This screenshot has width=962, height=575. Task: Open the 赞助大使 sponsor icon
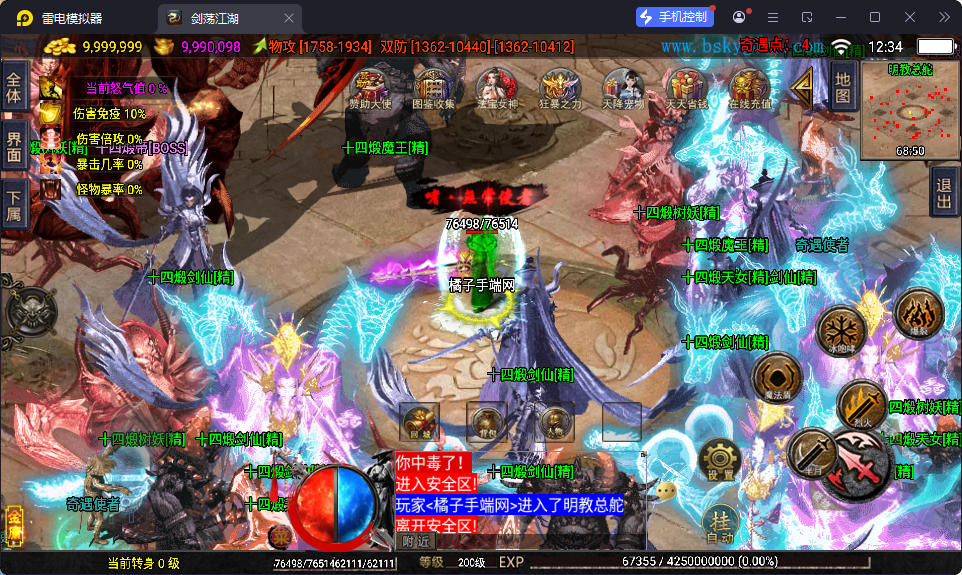[x=371, y=88]
